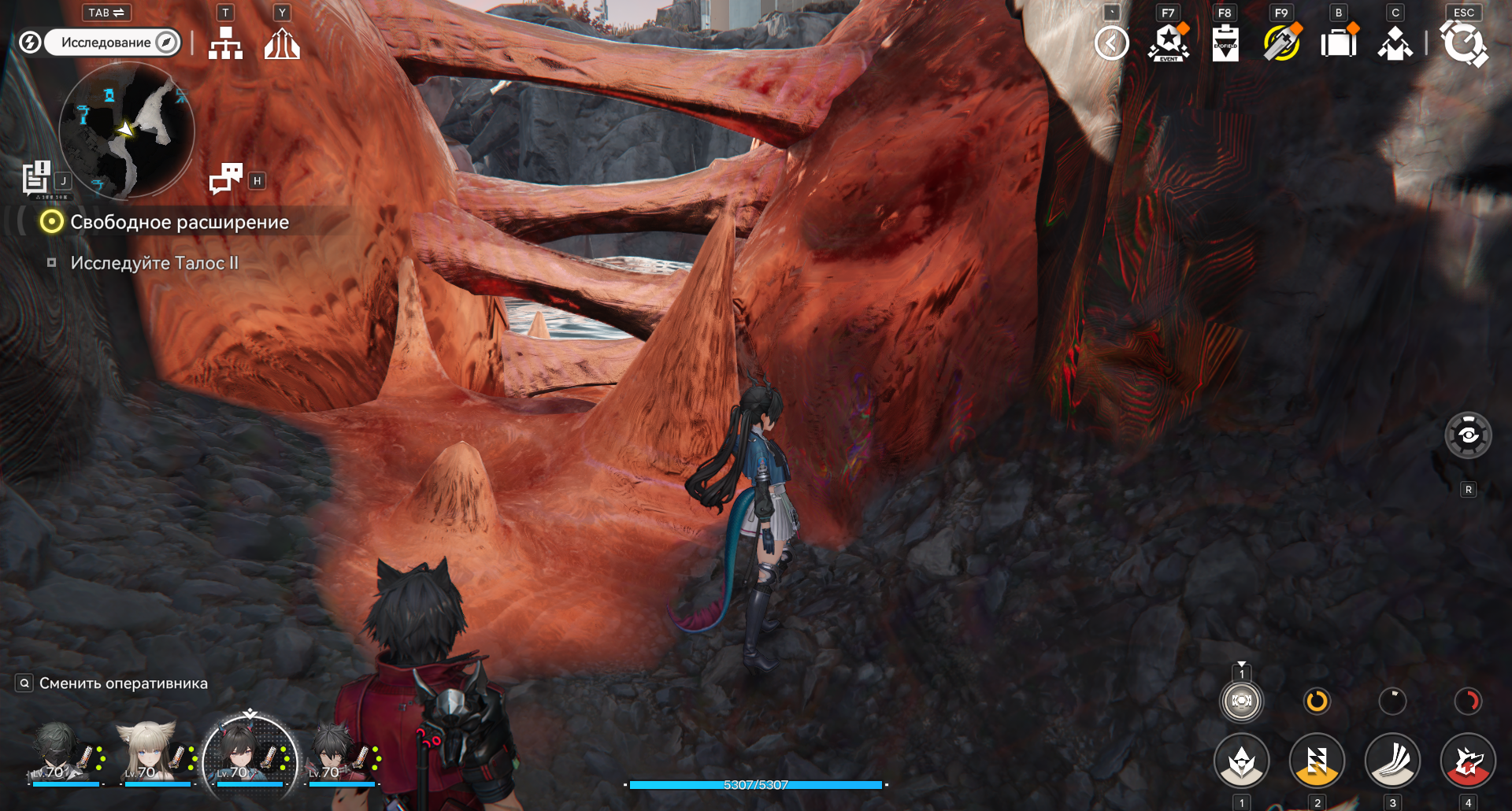Collapse the top bar with the arrow circle
Screen dimensions: 1512x811
[1111, 43]
